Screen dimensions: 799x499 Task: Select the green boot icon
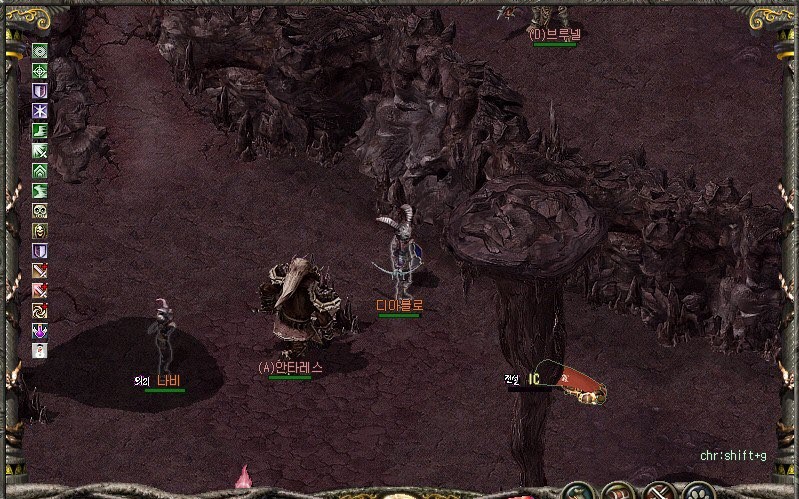[x=40, y=131]
